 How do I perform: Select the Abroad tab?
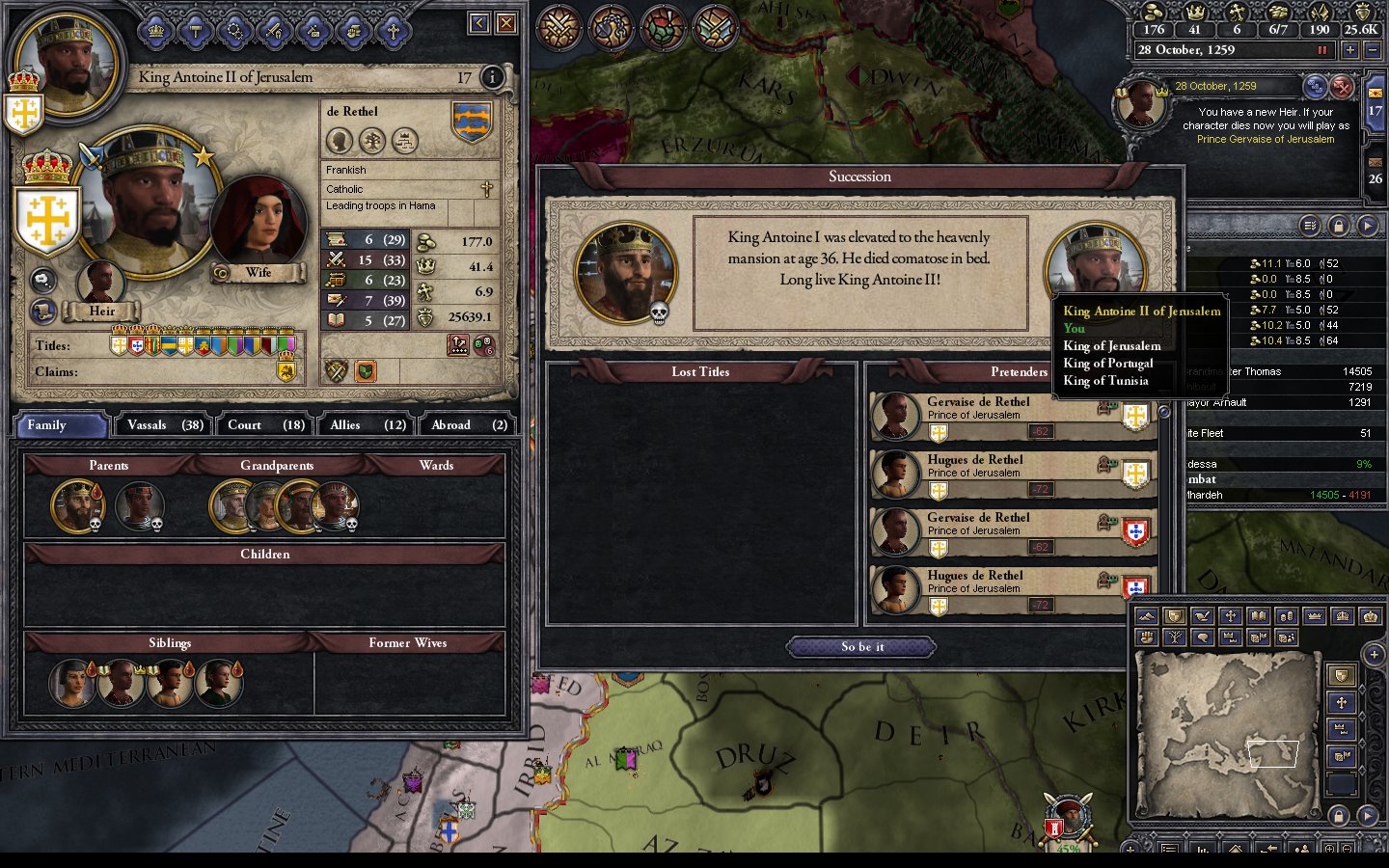click(469, 425)
